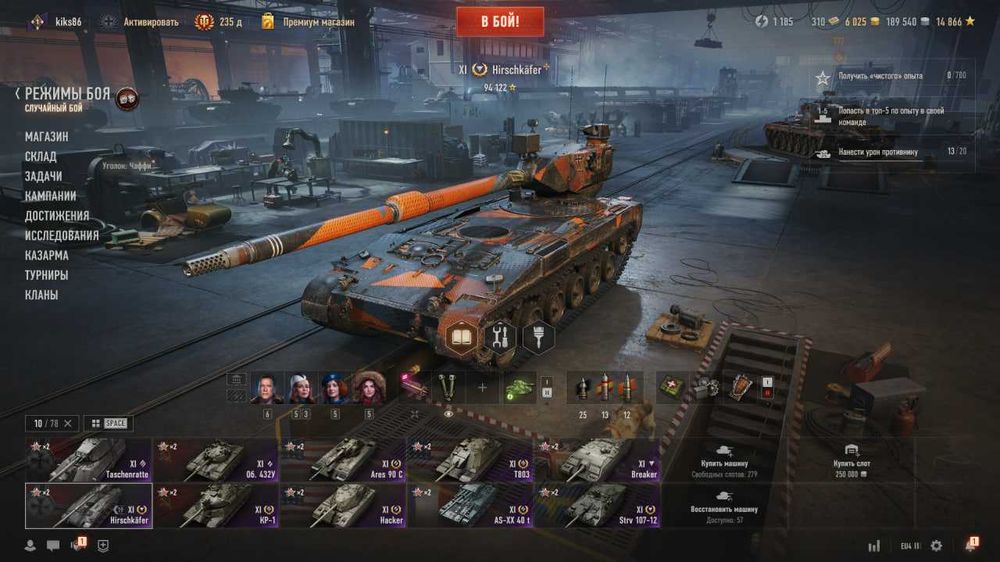Open the wrench-and-screwdriver vehicle setup icon
Image resolution: width=1000 pixels, height=562 pixels.
(x=499, y=337)
